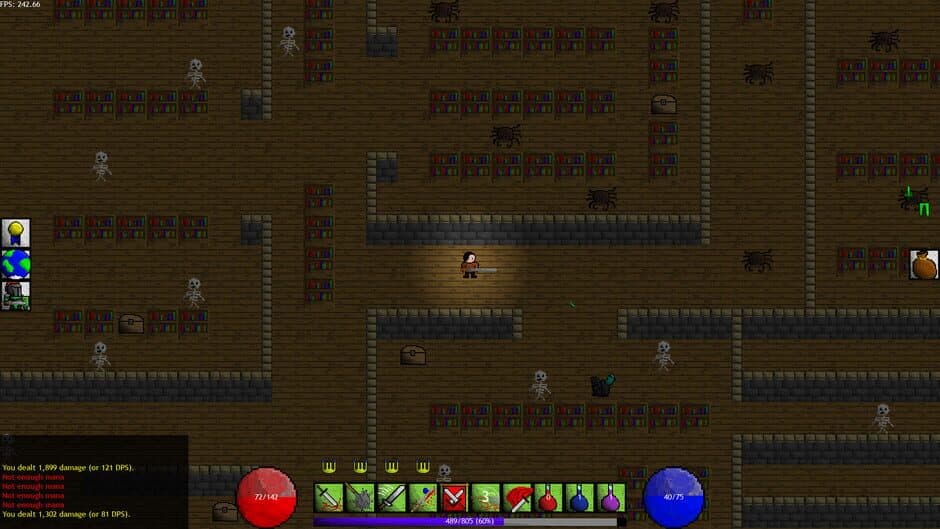Open the achievements ribbon medal icon
The height and width of the screenshot is (529, 940).
(15, 233)
